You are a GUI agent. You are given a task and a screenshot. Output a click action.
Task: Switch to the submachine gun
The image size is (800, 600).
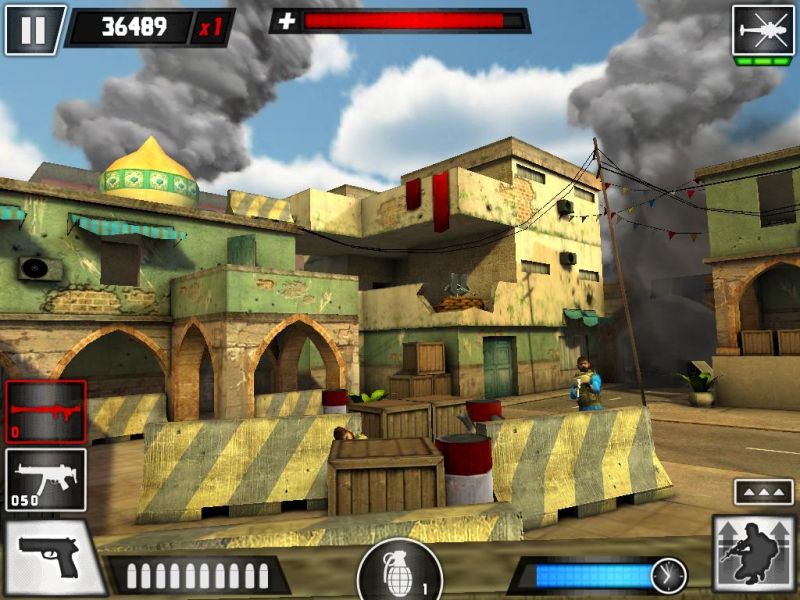tap(46, 479)
